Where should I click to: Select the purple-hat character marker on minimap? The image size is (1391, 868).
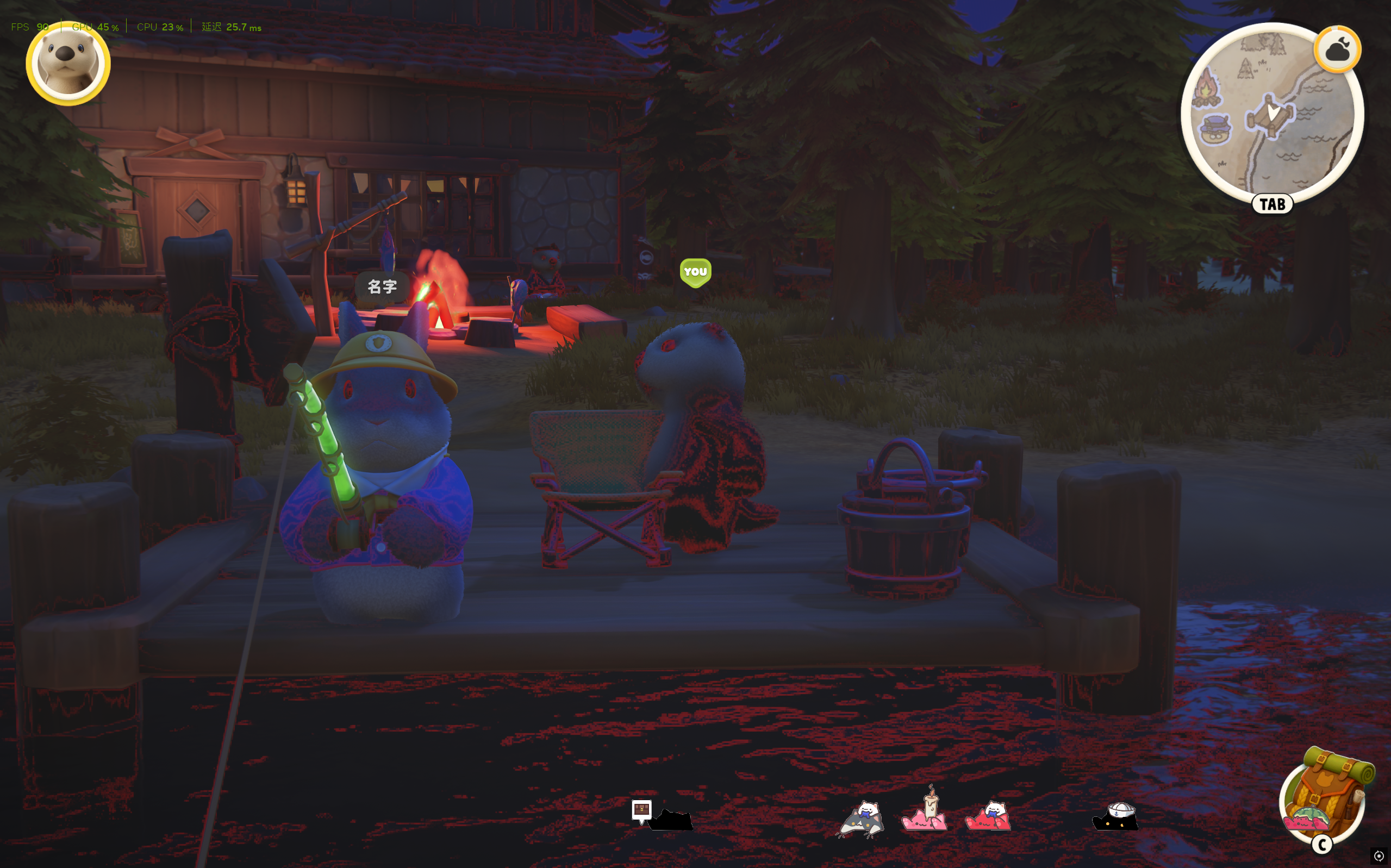pos(1216,130)
